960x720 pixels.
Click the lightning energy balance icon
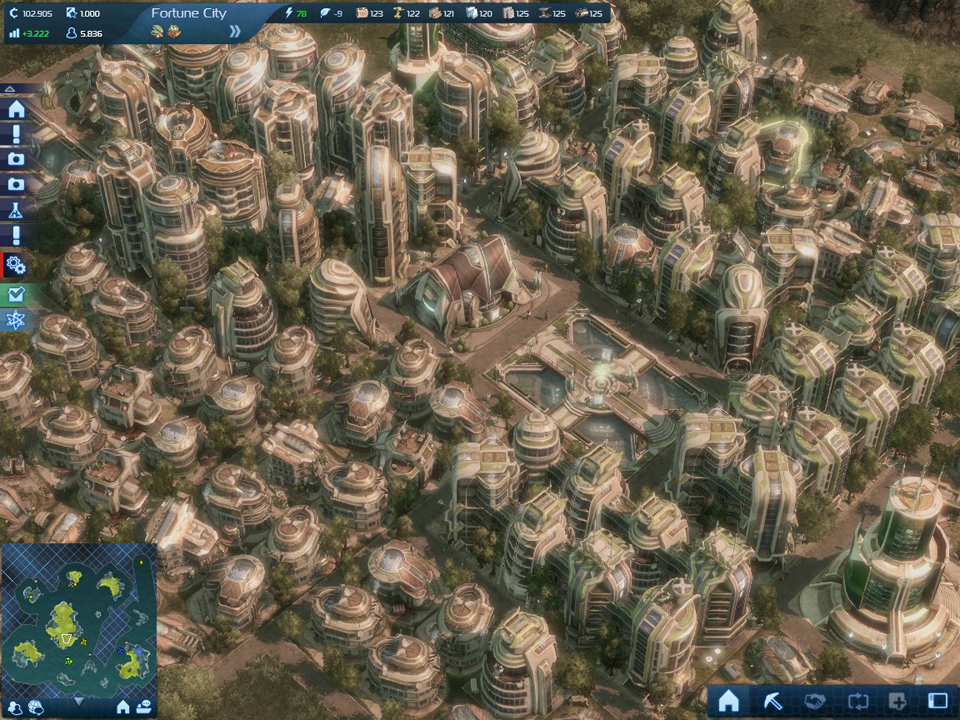290,13
